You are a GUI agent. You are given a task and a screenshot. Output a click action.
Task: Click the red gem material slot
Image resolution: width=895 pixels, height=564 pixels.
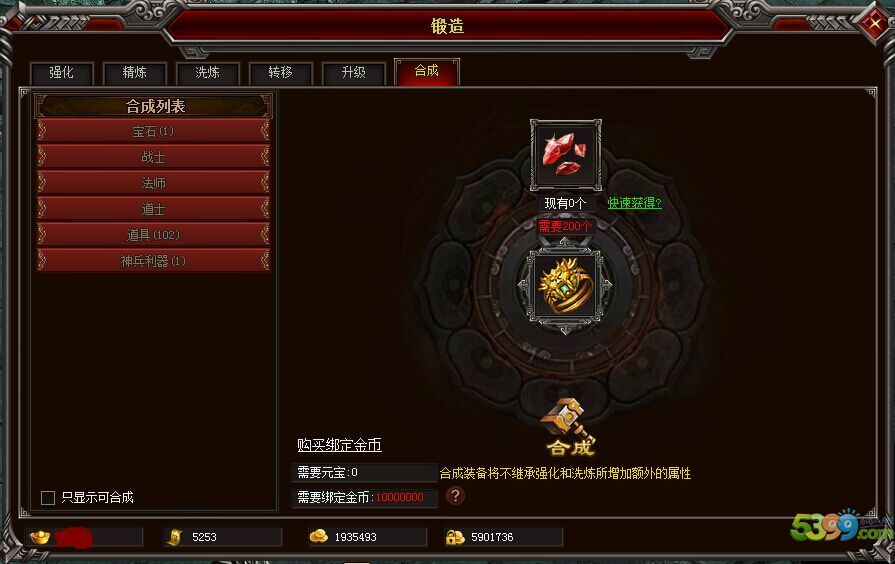[565, 155]
